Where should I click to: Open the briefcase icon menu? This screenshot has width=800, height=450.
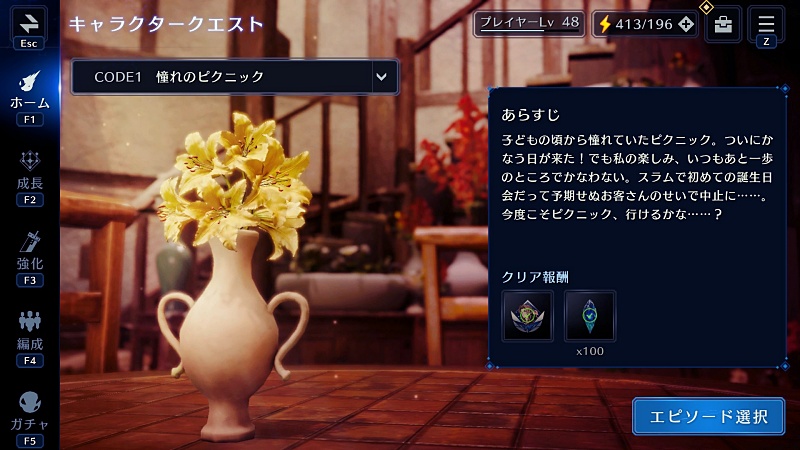[x=723, y=24]
